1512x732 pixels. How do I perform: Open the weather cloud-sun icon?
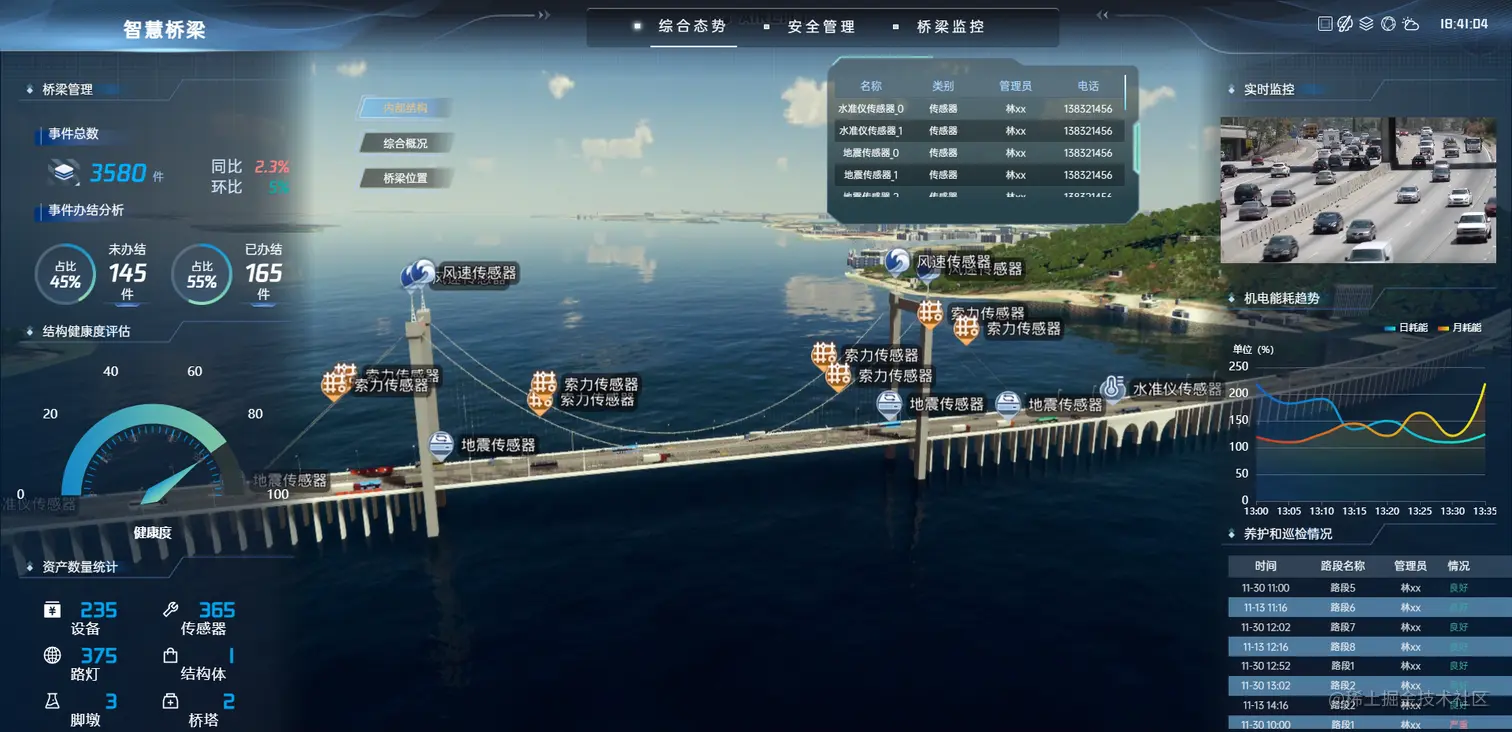(1411, 24)
